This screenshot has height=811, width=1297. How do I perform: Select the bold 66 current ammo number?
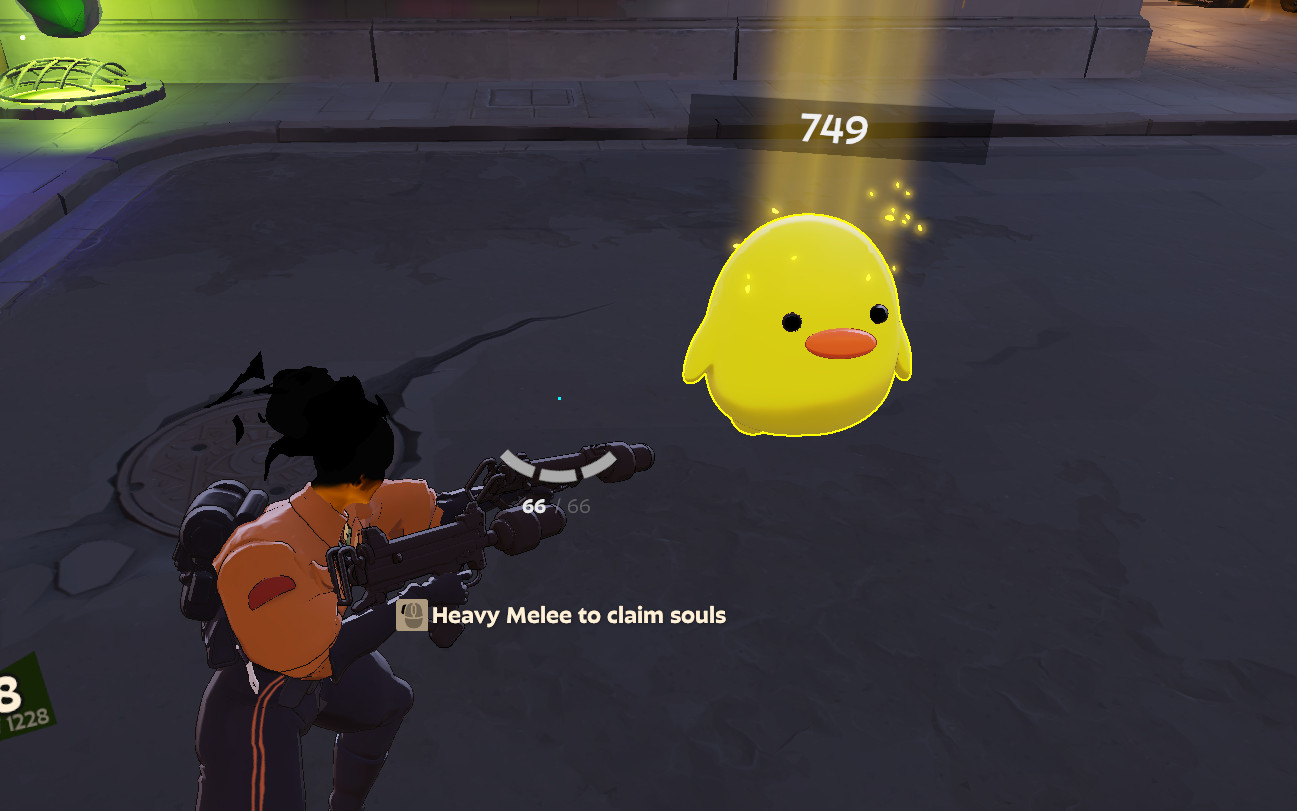click(x=535, y=506)
